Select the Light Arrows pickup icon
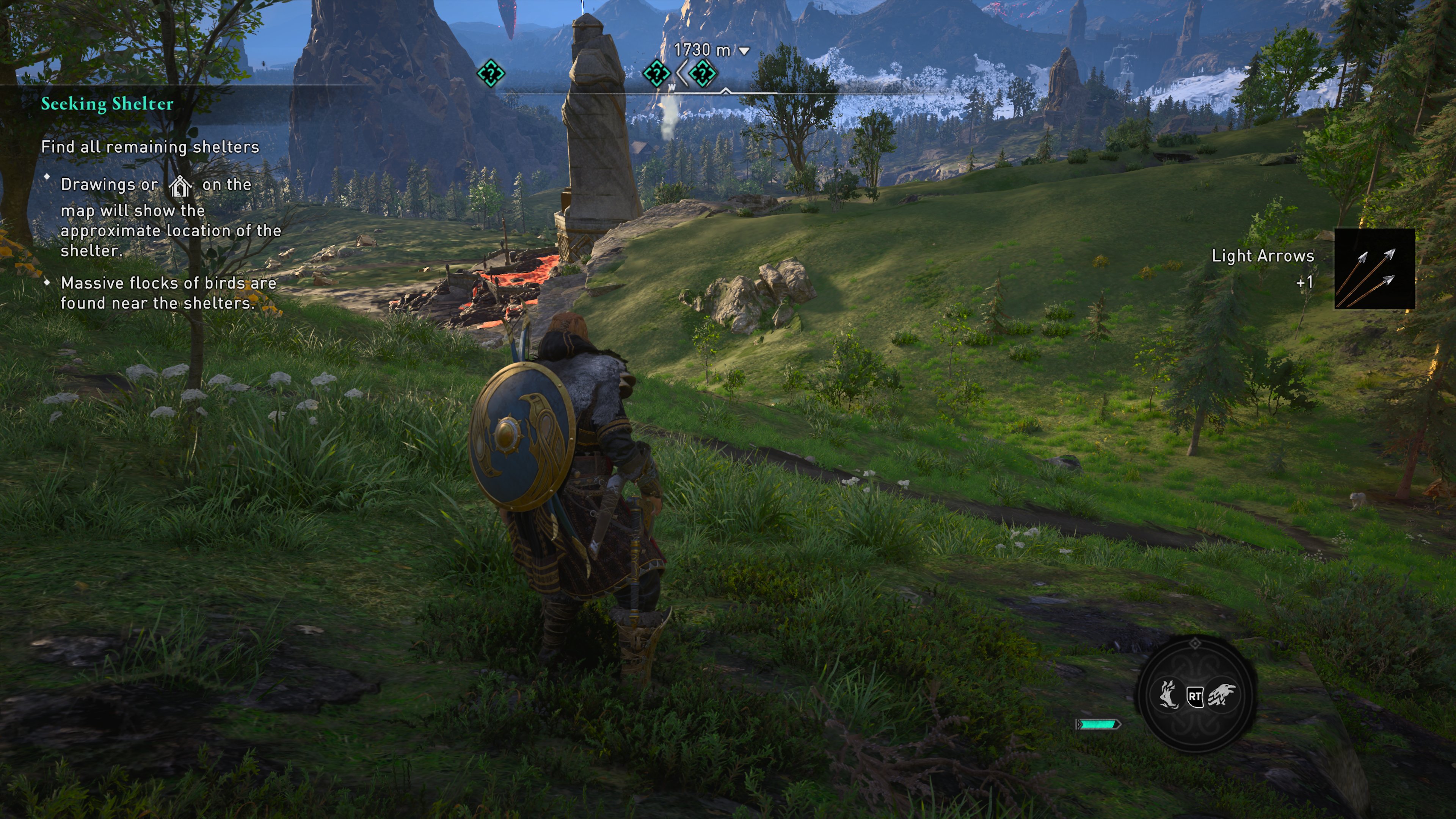Image resolution: width=1456 pixels, height=819 pixels. pos(1374,268)
